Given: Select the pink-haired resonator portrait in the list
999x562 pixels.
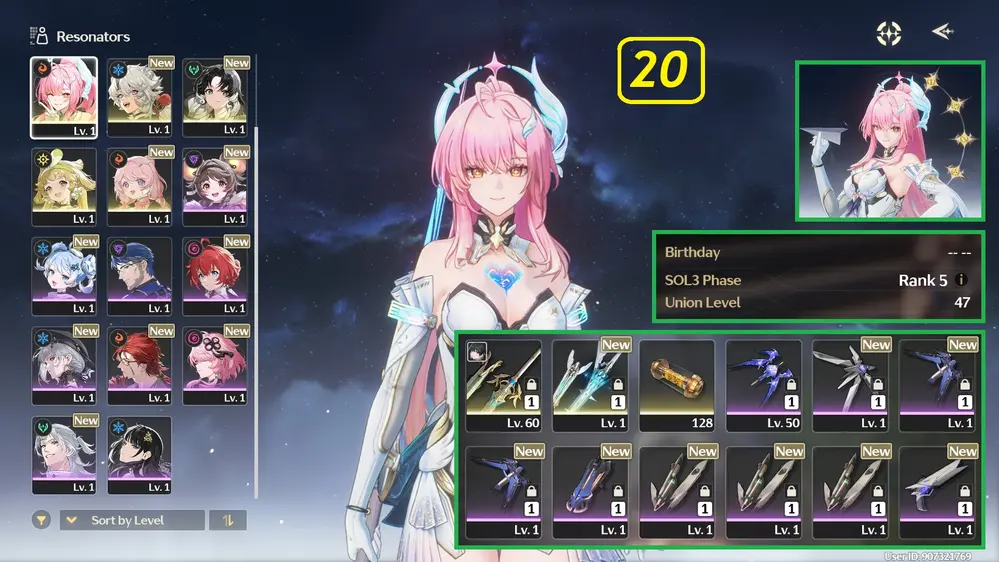Looking at the screenshot, I should (64, 96).
